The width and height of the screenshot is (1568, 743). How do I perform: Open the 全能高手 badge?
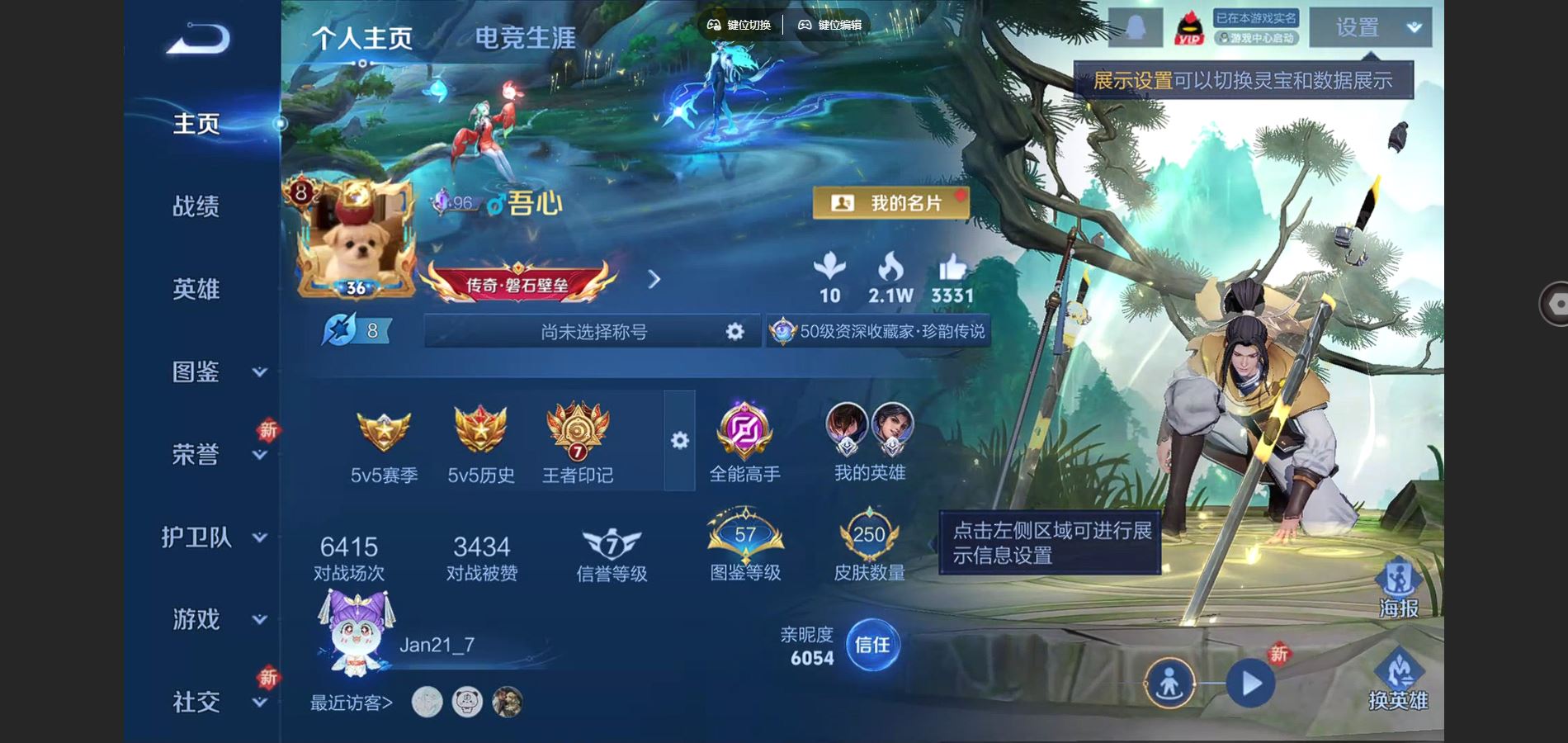point(744,442)
